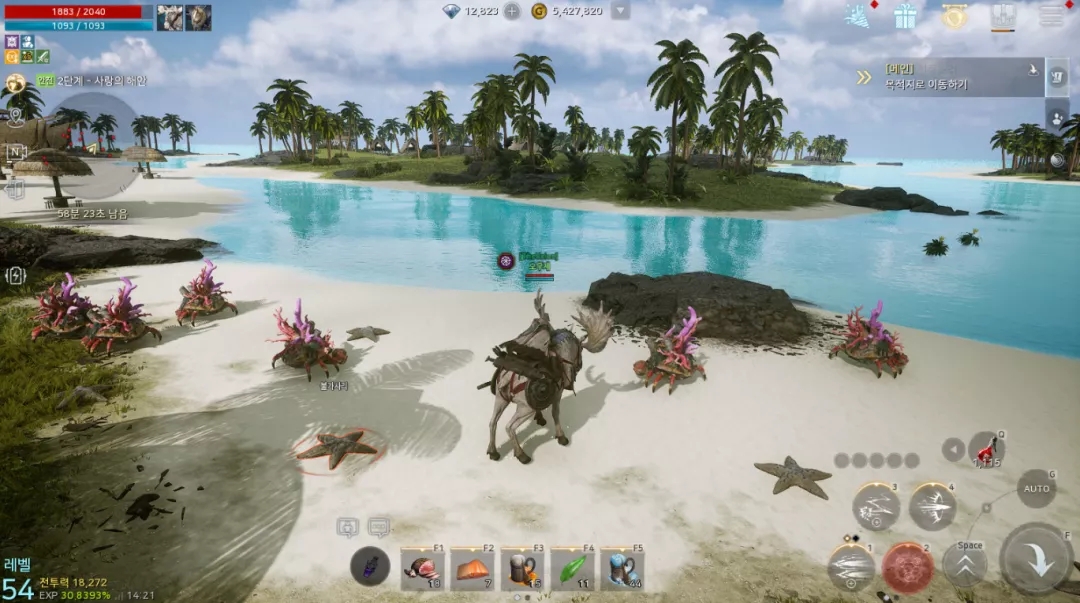Open the gift box rewards icon
The image size is (1080, 603).
(x=906, y=16)
